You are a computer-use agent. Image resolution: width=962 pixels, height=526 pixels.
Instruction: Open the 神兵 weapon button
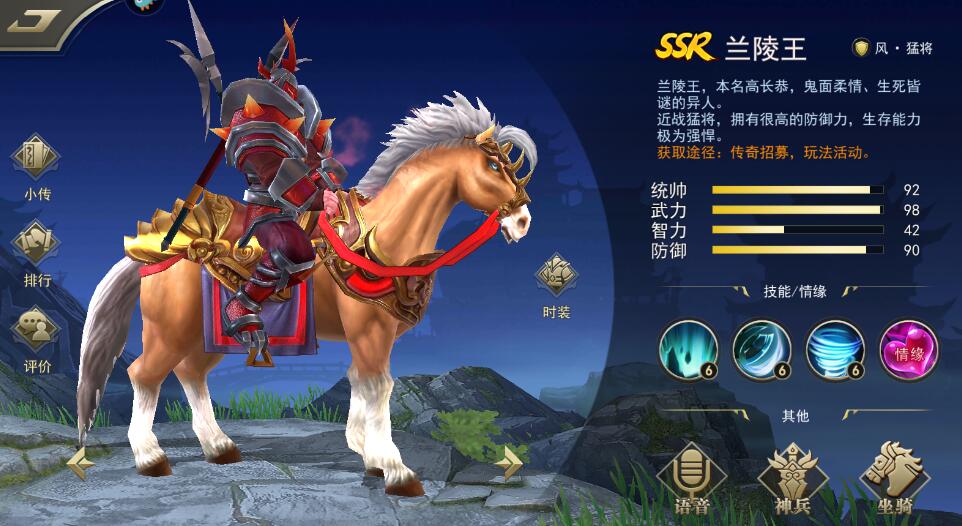[x=788, y=477]
